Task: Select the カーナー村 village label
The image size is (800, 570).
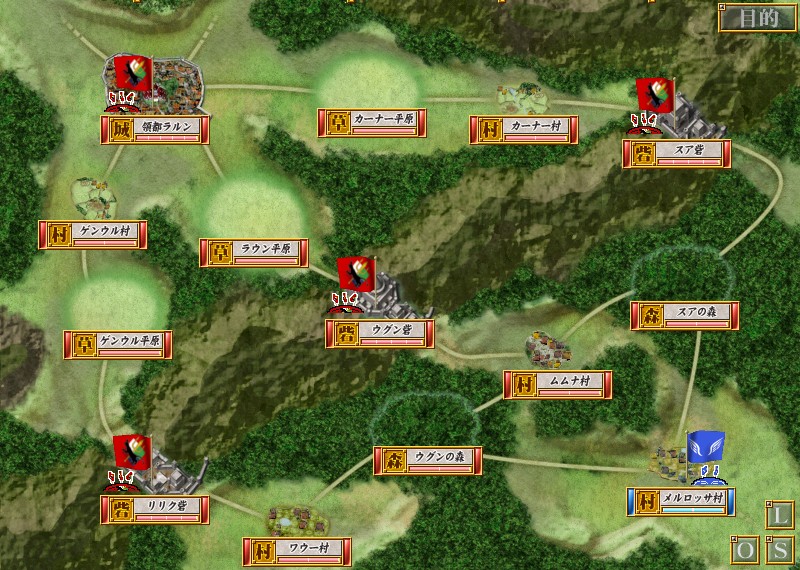Action: (524, 129)
